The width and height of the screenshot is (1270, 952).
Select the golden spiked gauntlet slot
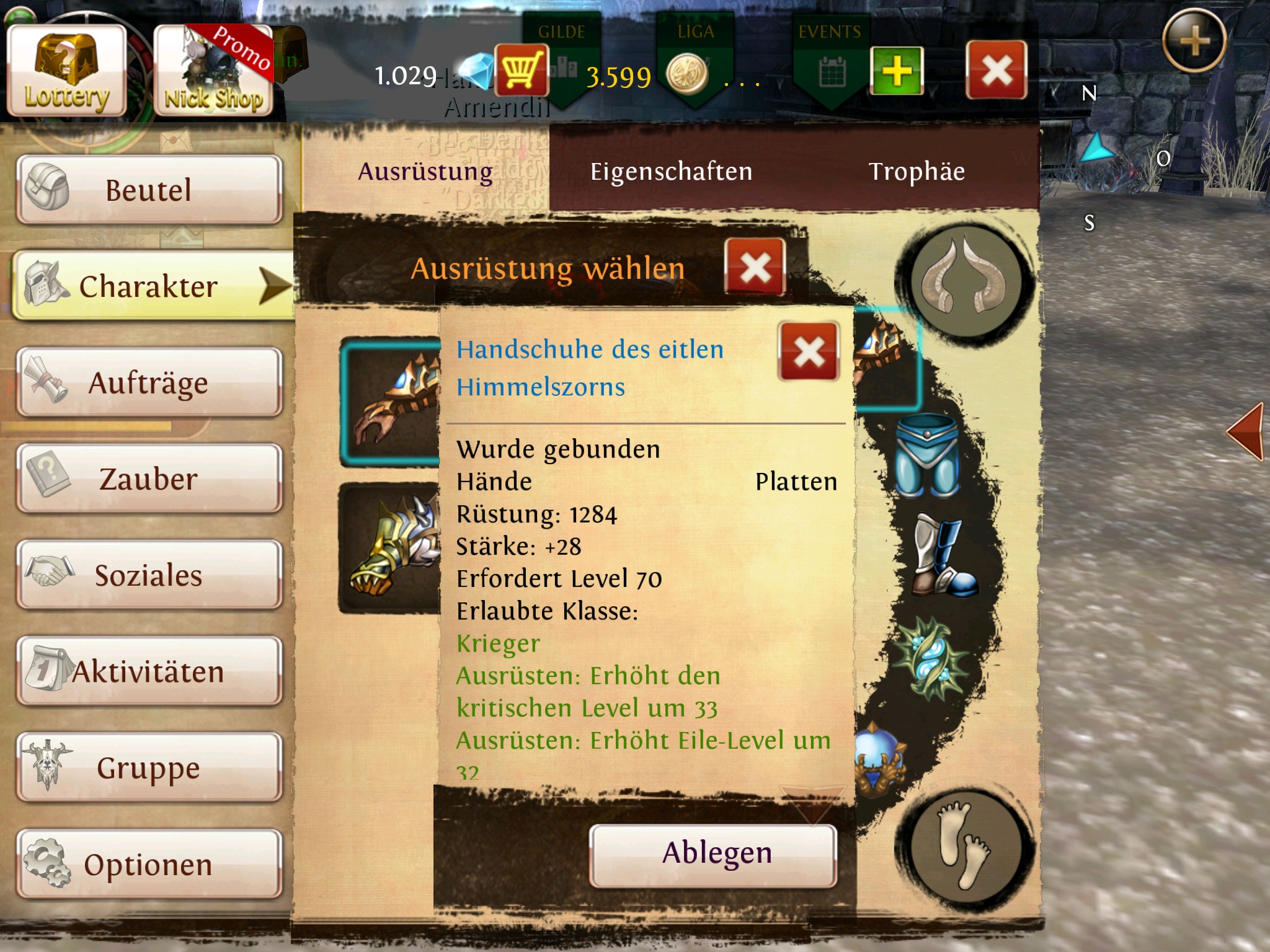pos(389,549)
